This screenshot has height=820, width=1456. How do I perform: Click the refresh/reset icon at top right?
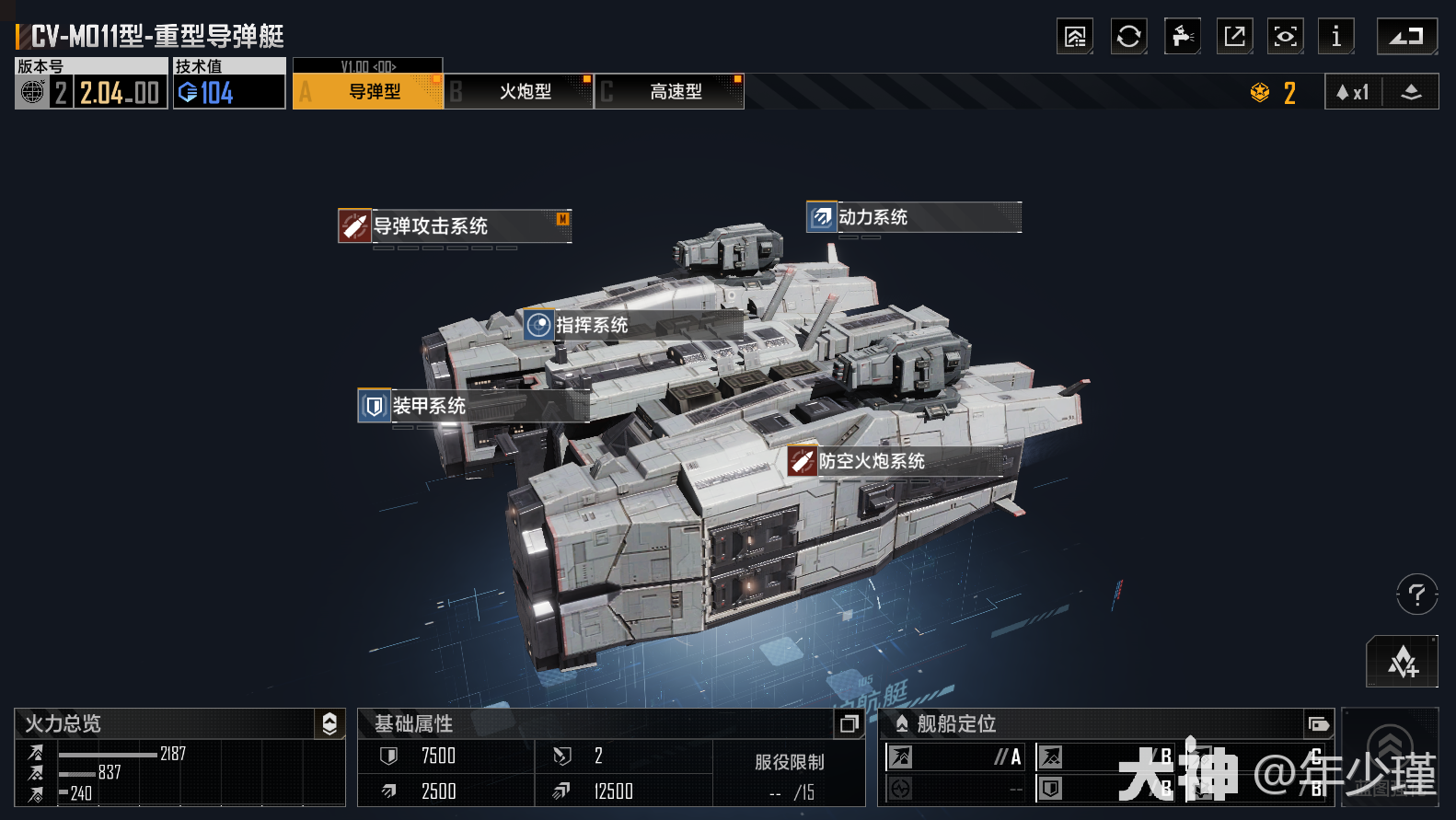click(1128, 36)
